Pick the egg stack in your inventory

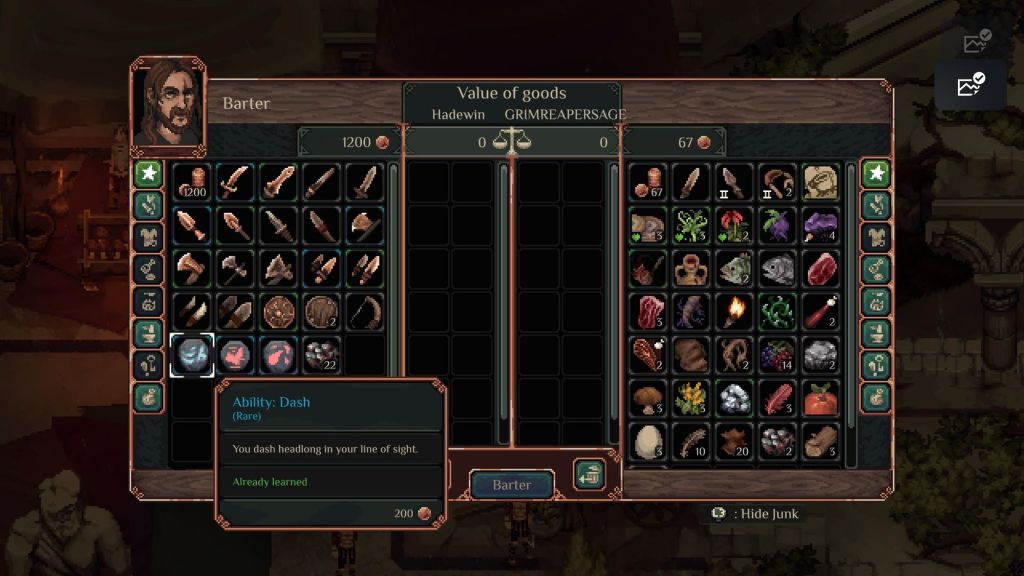(x=649, y=441)
